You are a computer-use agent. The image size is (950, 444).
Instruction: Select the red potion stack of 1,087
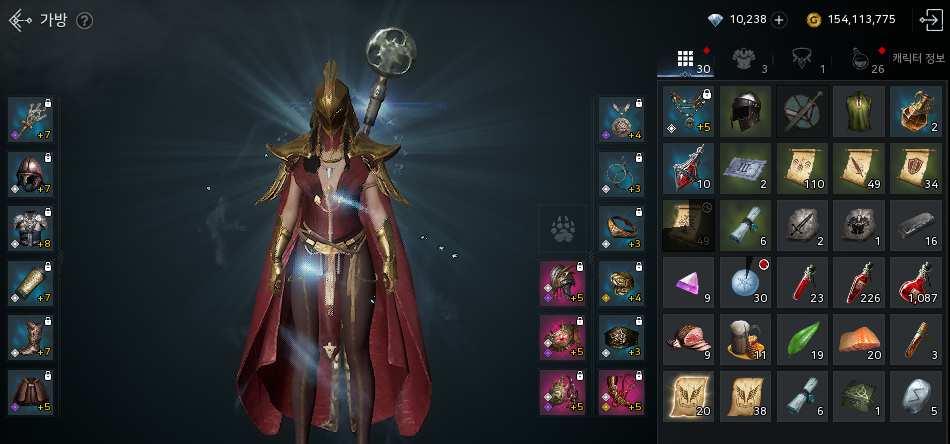pyautogui.click(x=915, y=282)
